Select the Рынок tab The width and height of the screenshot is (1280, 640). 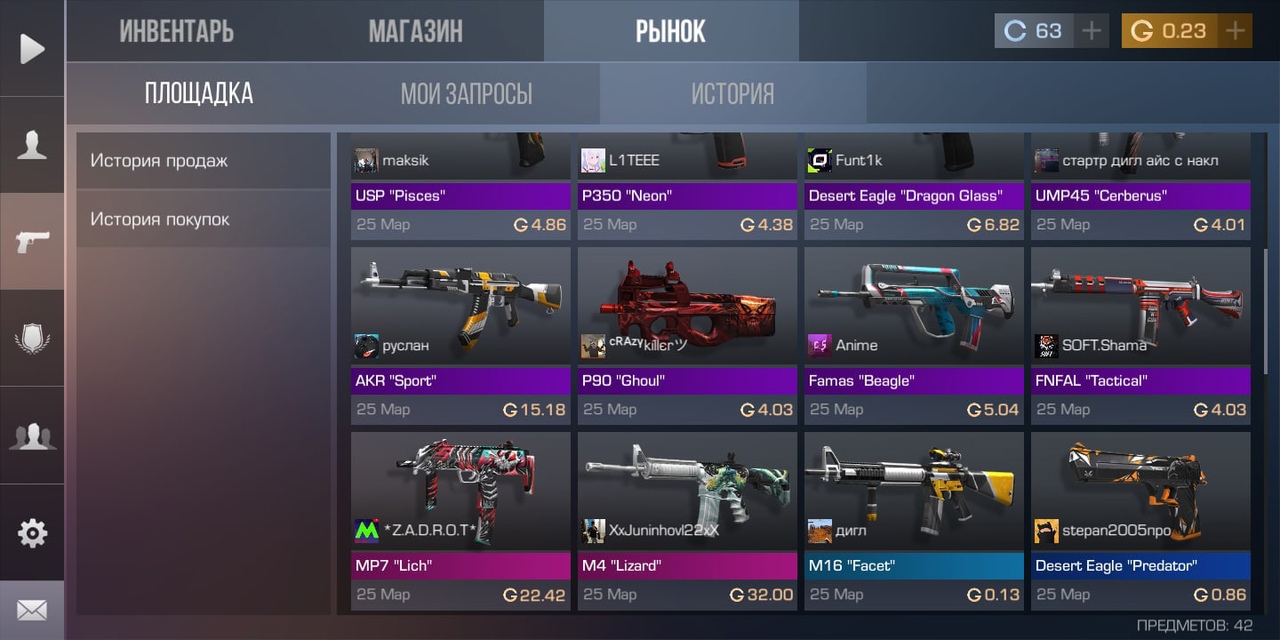click(x=671, y=31)
